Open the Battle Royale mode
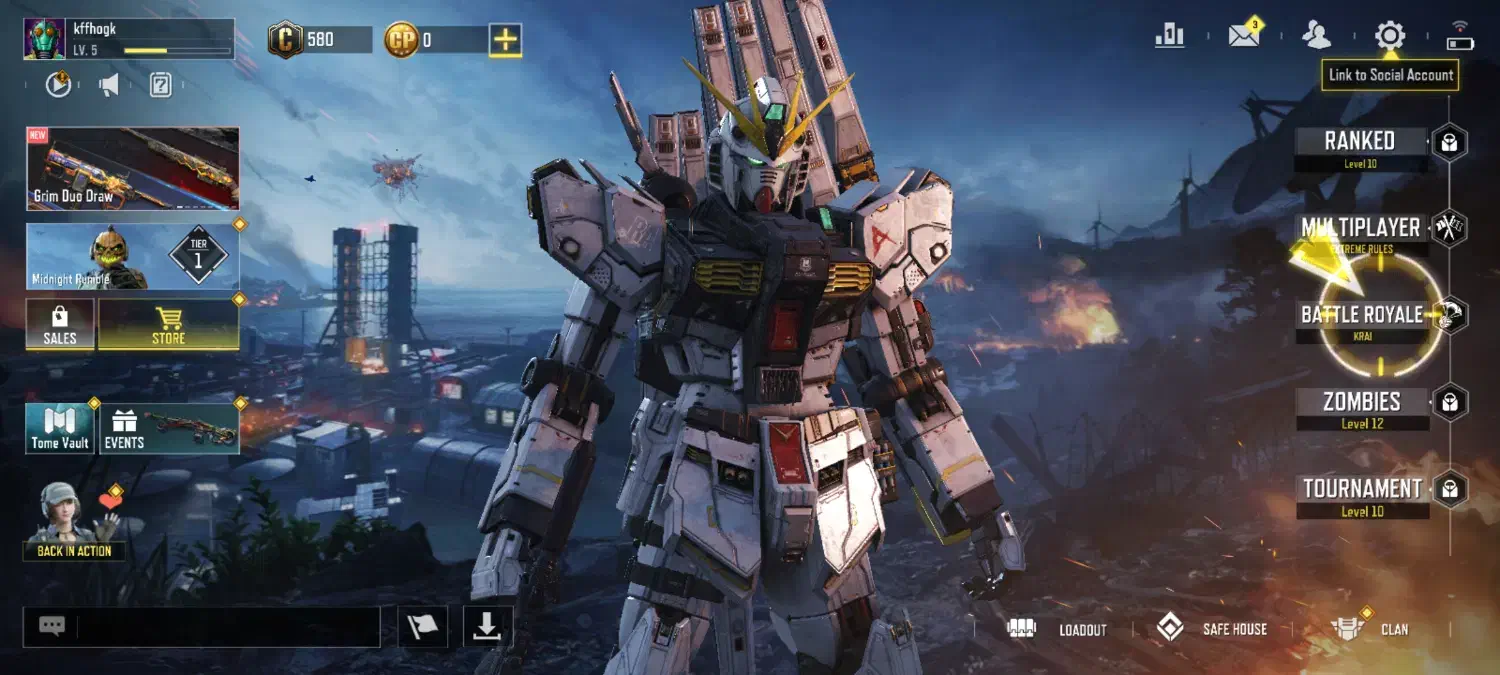This screenshot has height=675, width=1500. (x=1361, y=315)
